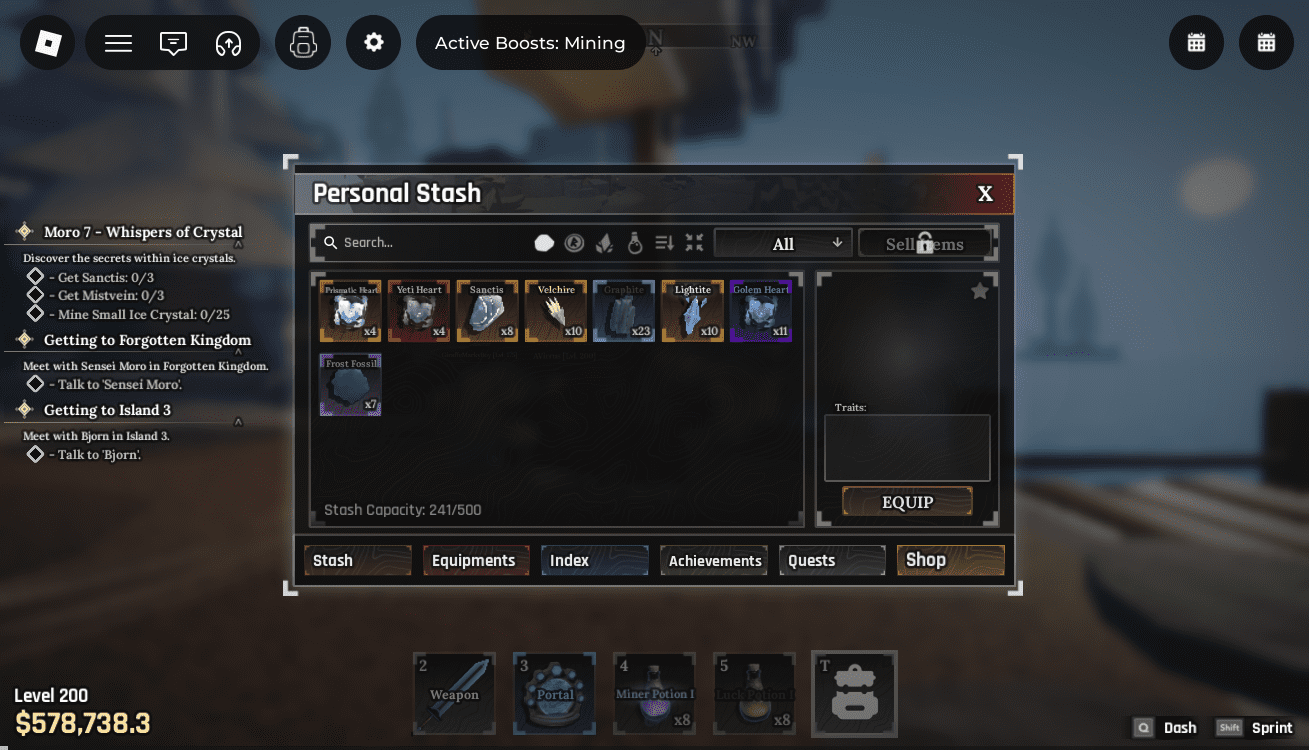Select the Frost Fossil stash item
This screenshot has width=1309, height=750.
pos(350,384)
